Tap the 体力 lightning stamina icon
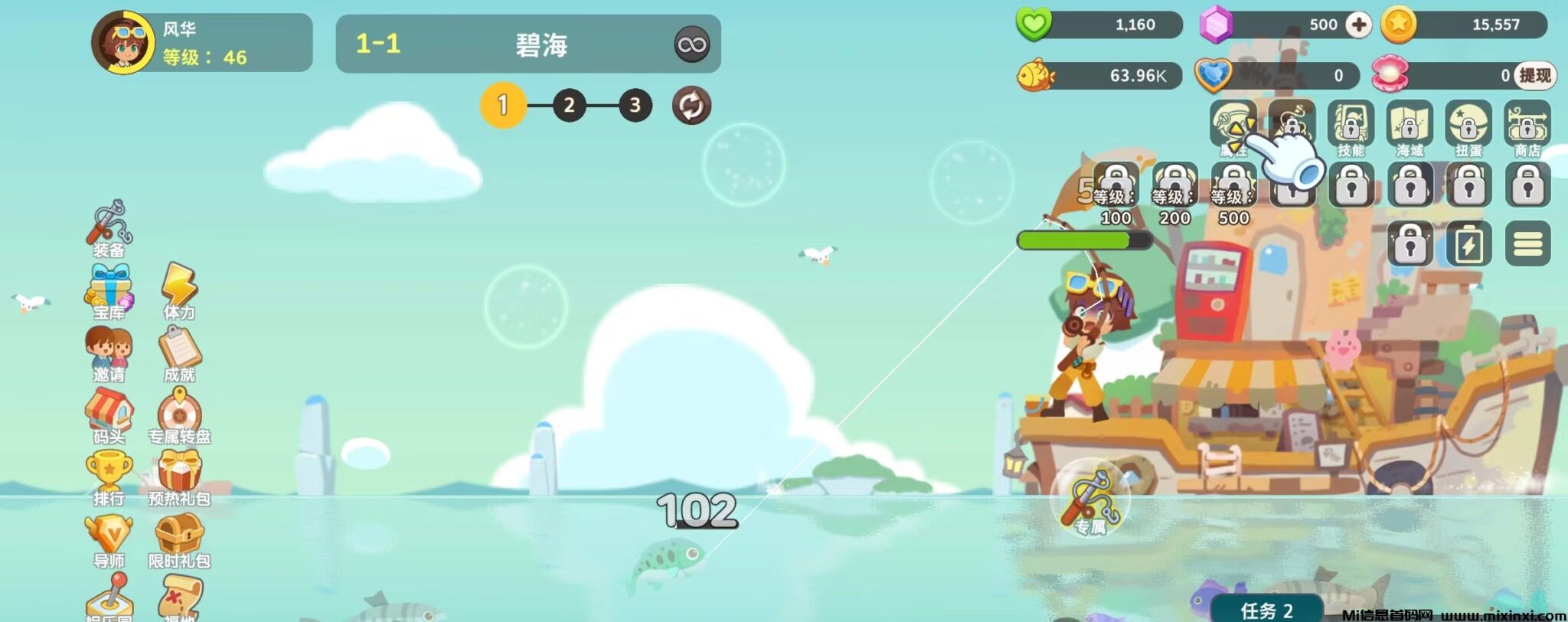Screen dimensions: 1568x622 179,291
